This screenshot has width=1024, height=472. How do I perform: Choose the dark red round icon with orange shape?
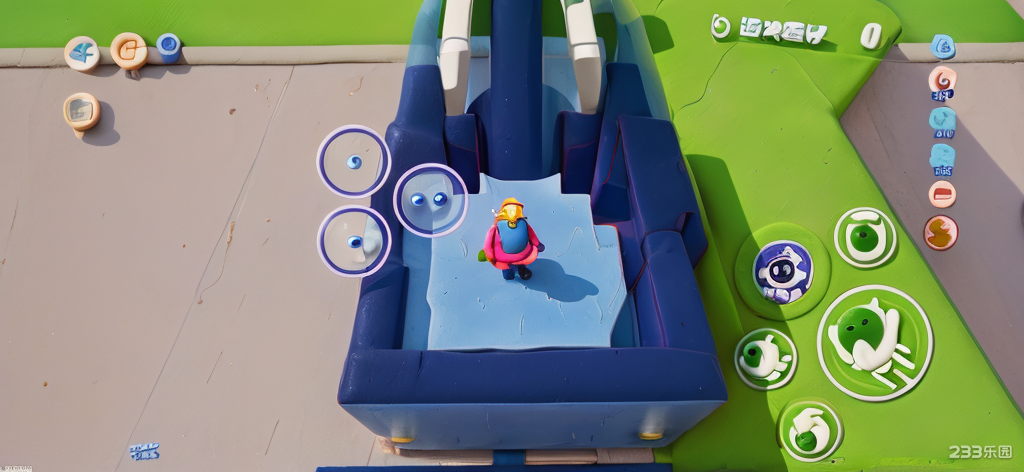(940, 233)
